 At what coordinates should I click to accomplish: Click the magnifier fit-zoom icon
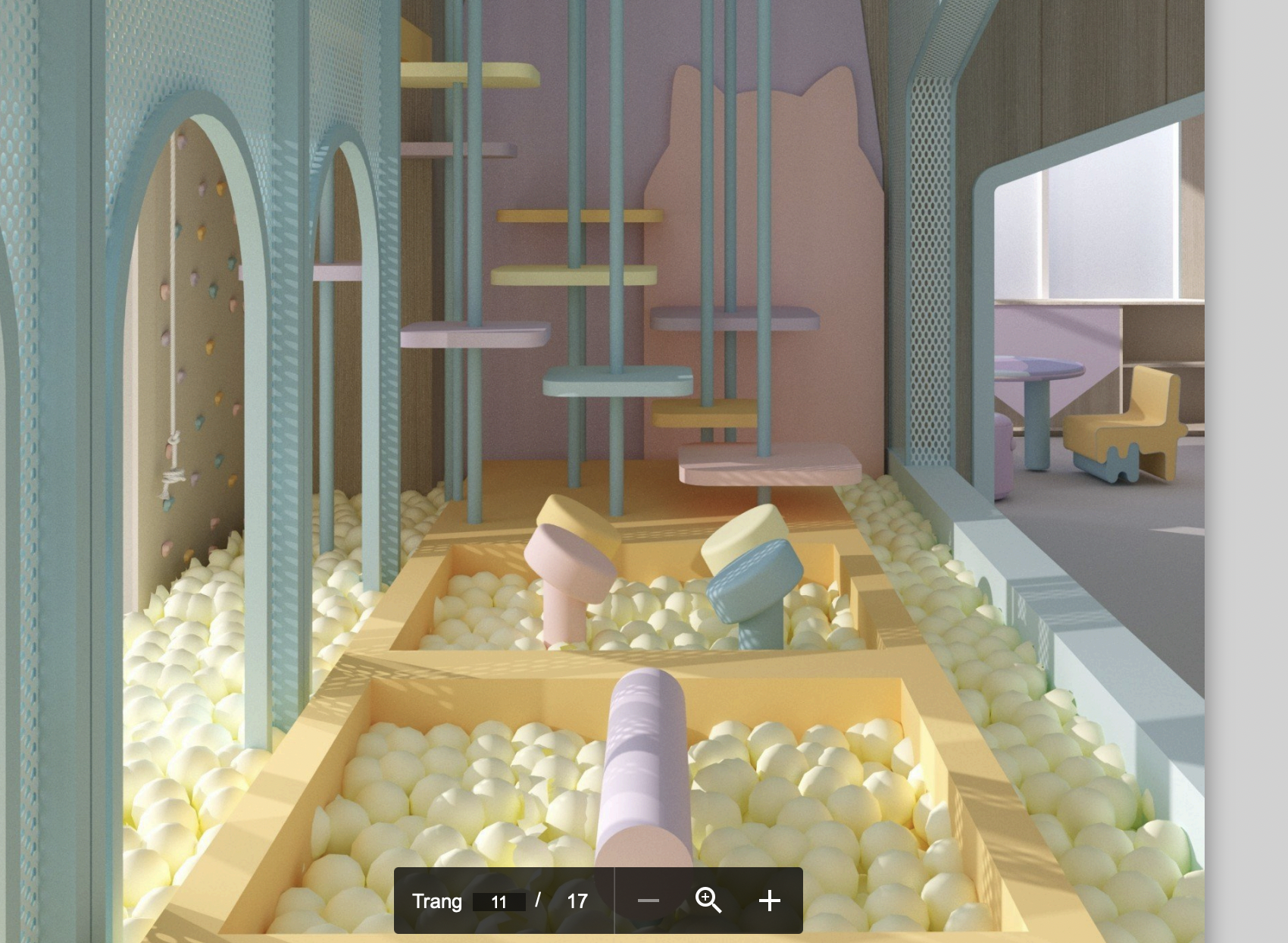coord(708,901)
